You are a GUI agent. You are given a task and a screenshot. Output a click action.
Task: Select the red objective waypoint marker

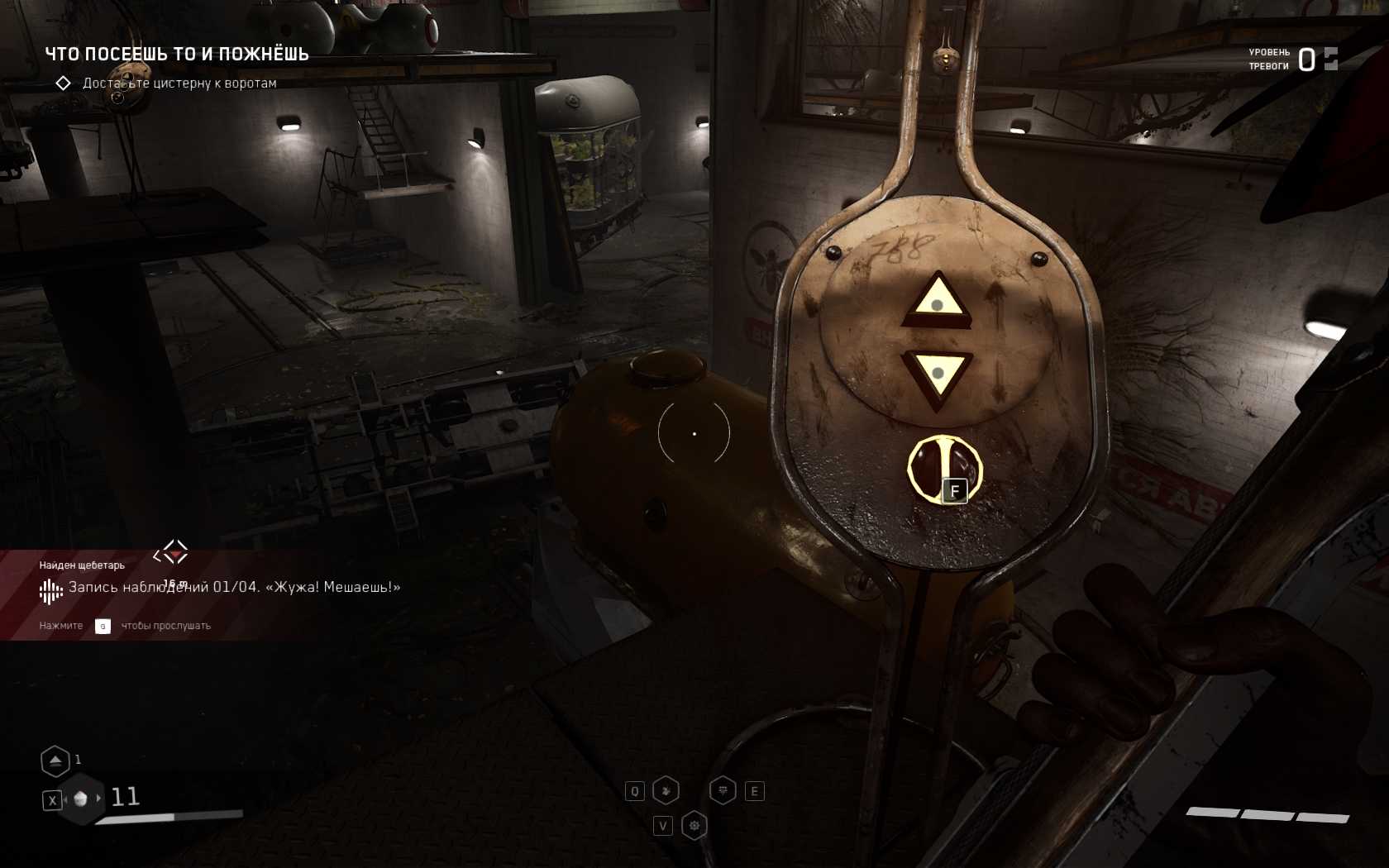tap(172, 553)
